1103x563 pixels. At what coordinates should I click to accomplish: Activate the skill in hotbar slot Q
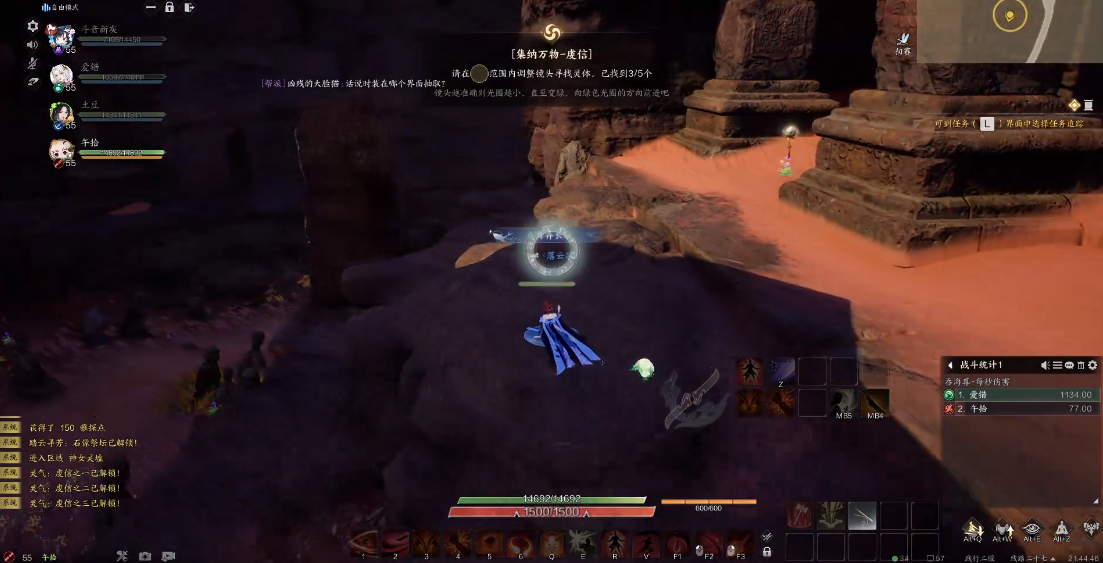coord(551,543)
